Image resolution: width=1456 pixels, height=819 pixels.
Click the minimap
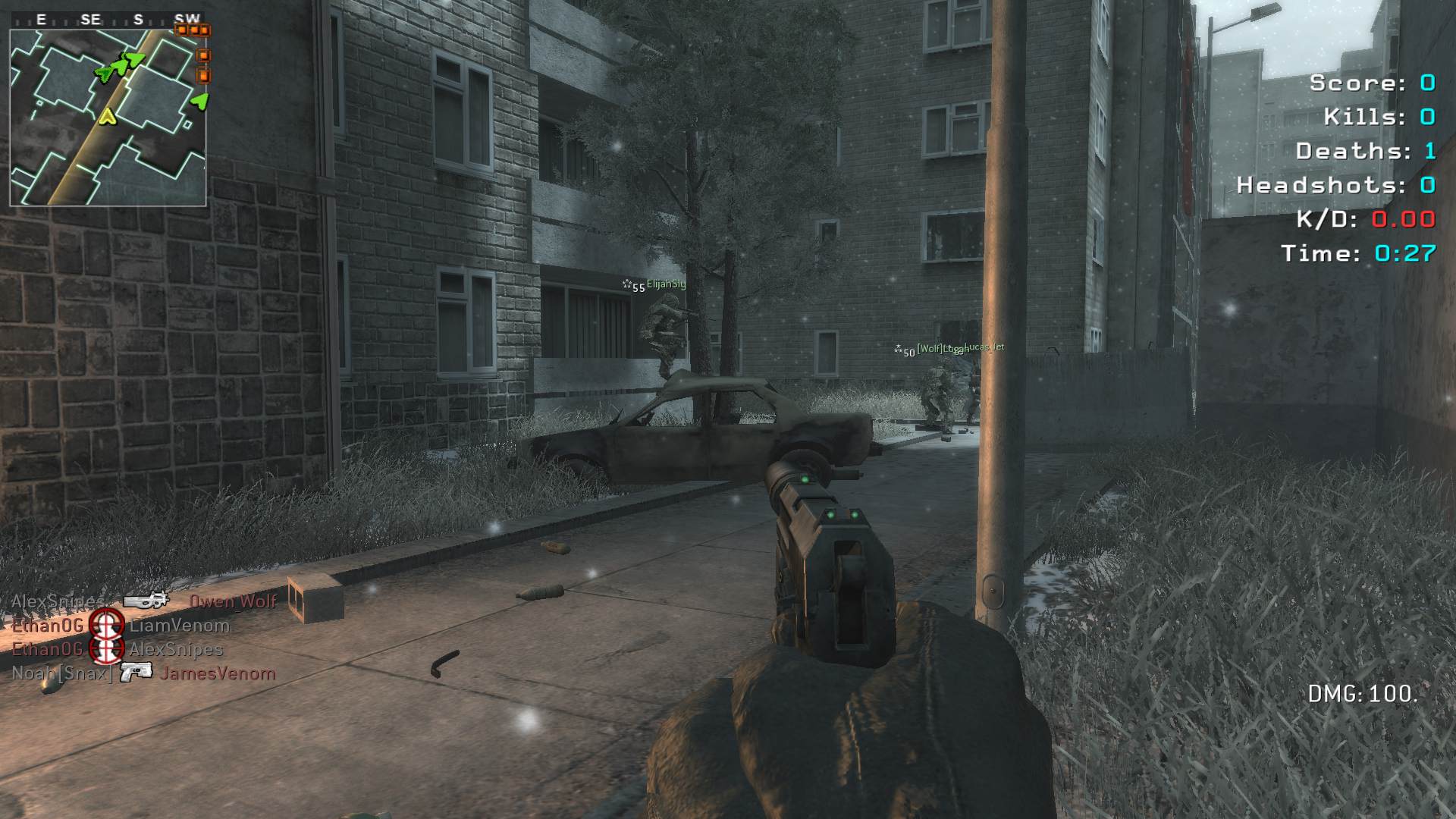[x=108, y=118]
